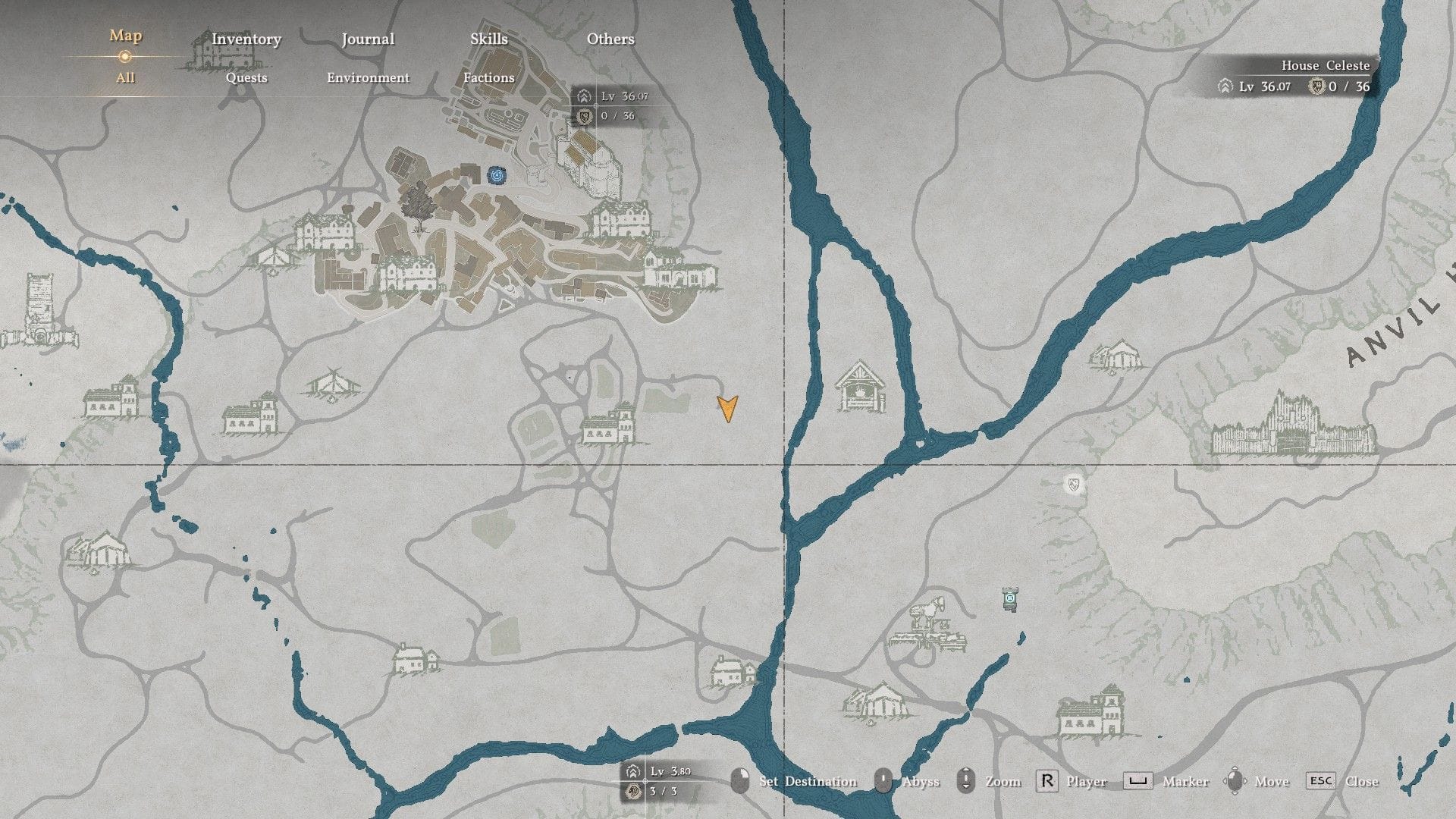The height and width of the screenshot is (819, 1456).
Task: Select the teal banner map marker
Action: (x=1009, y=599)
